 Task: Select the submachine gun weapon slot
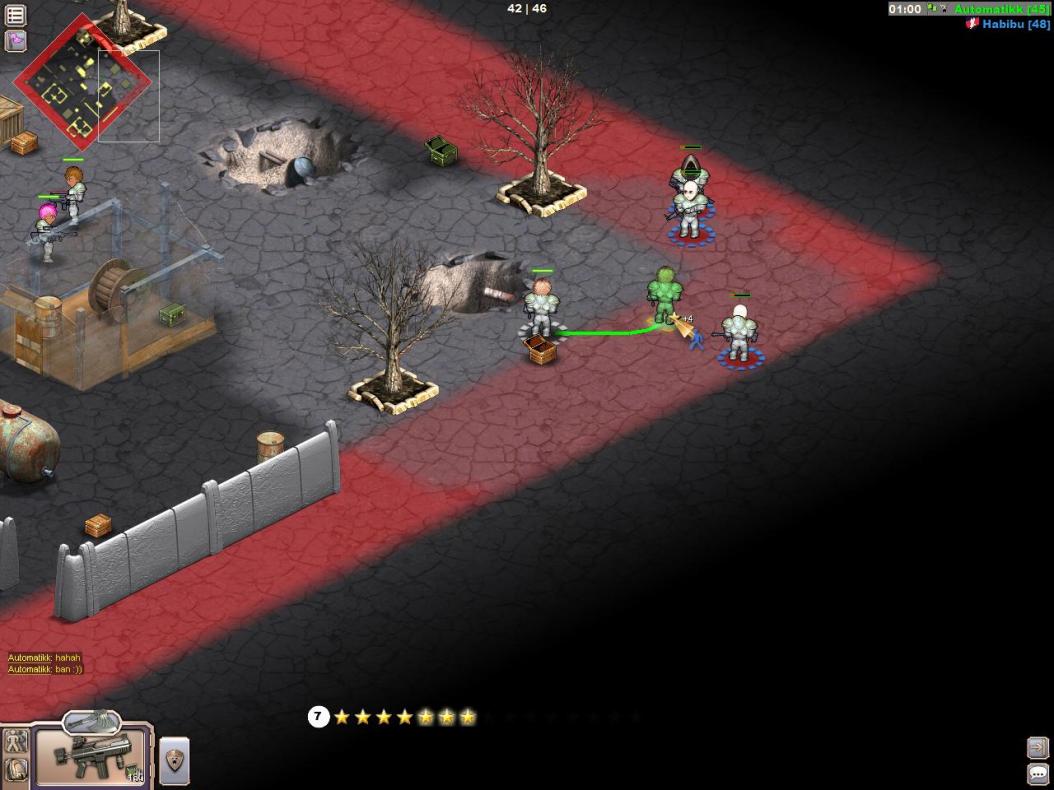coord(92,757)
